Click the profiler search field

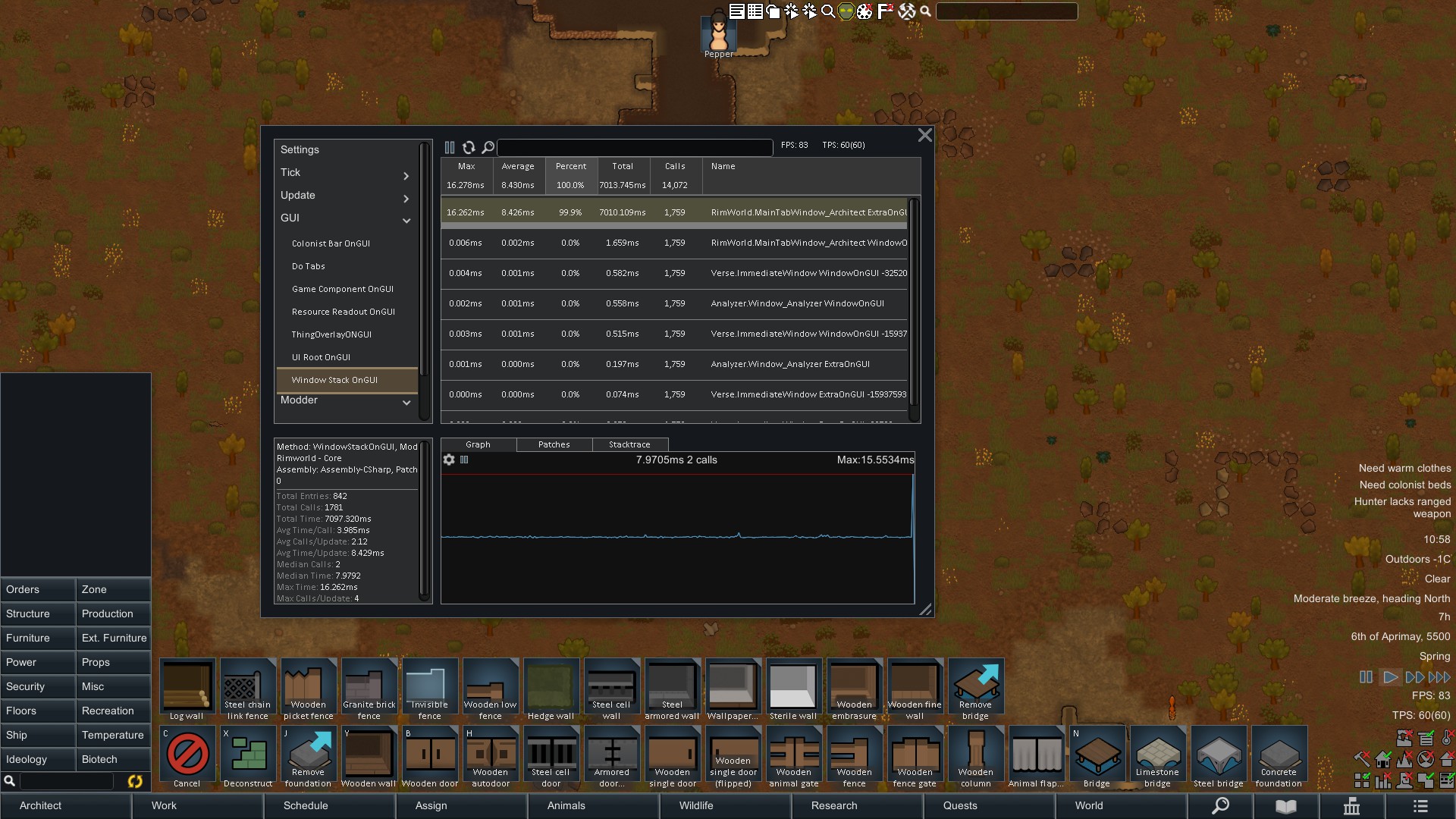tap(635, 147)
